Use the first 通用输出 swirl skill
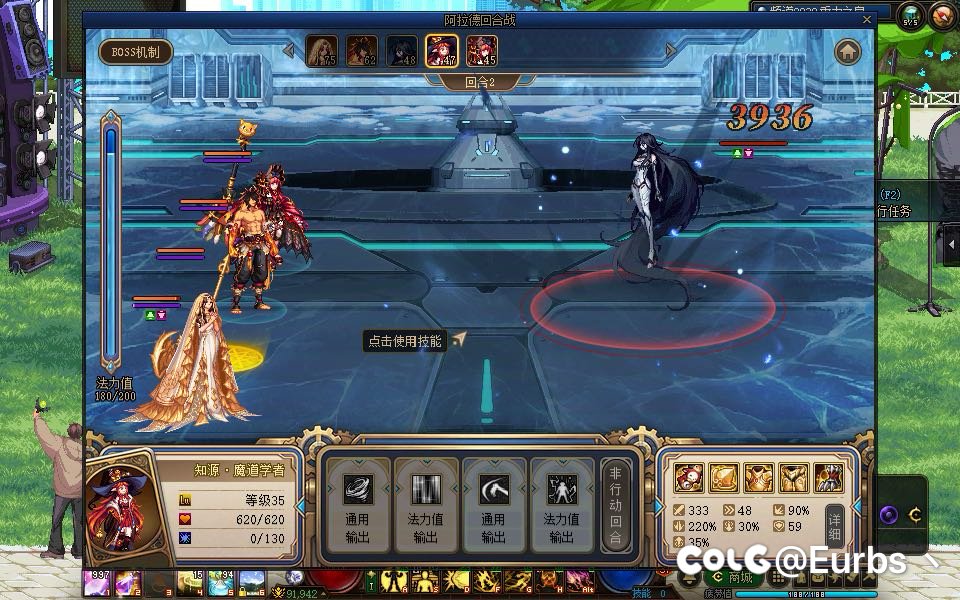This screenshot has width=960, height=600. [x=358, y=503]
